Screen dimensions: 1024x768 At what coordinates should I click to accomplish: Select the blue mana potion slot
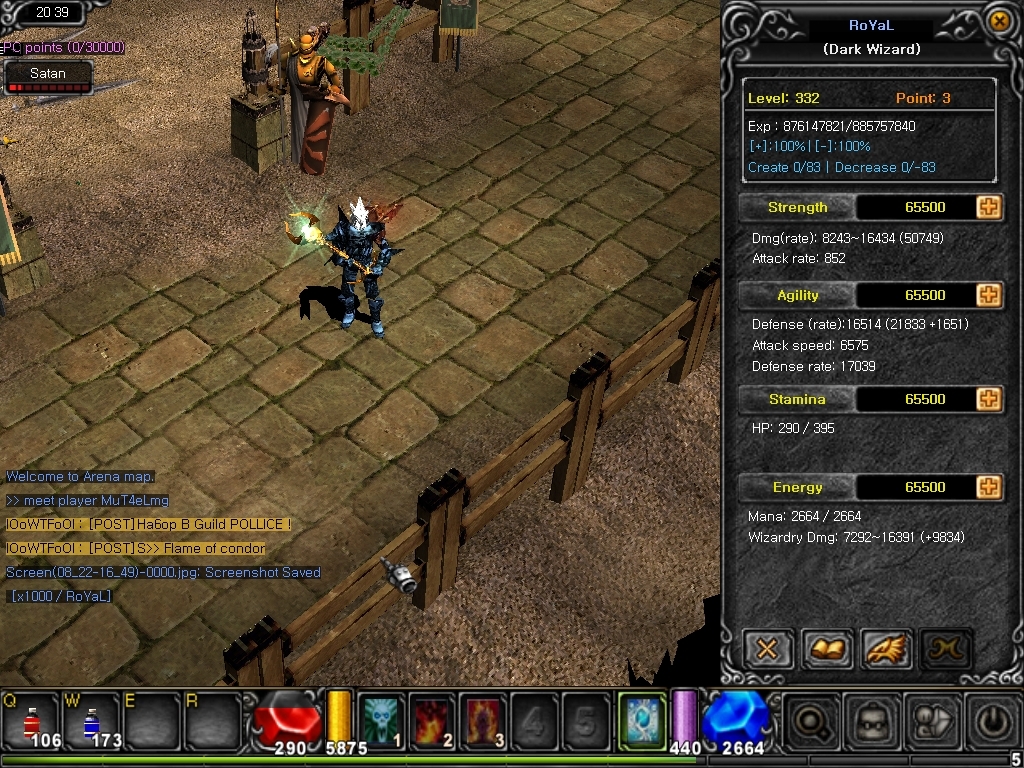click(x=91, y=720)
